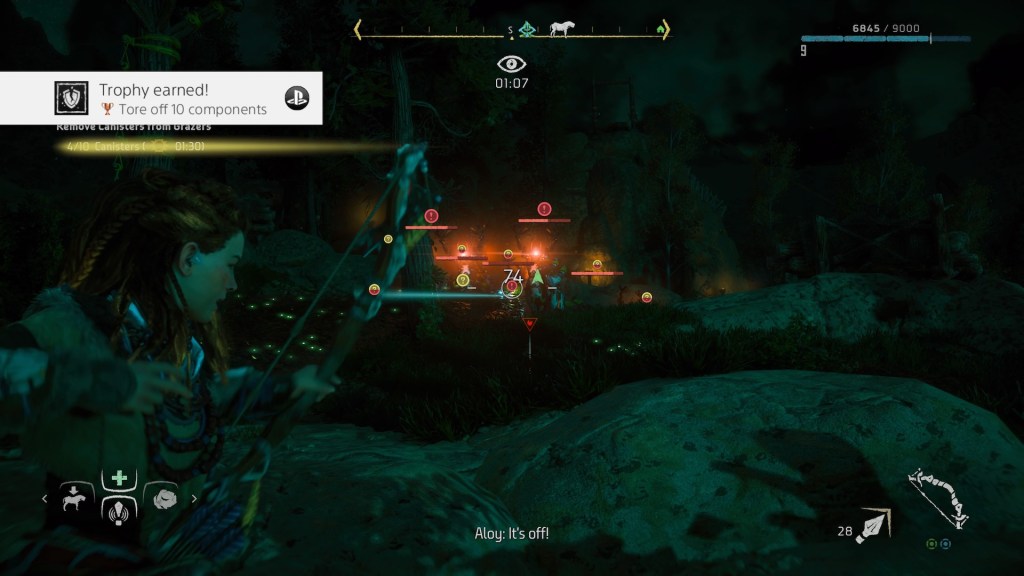
Task: Click the PlayStation logo on trophy popup
Action: pos(297,97)
